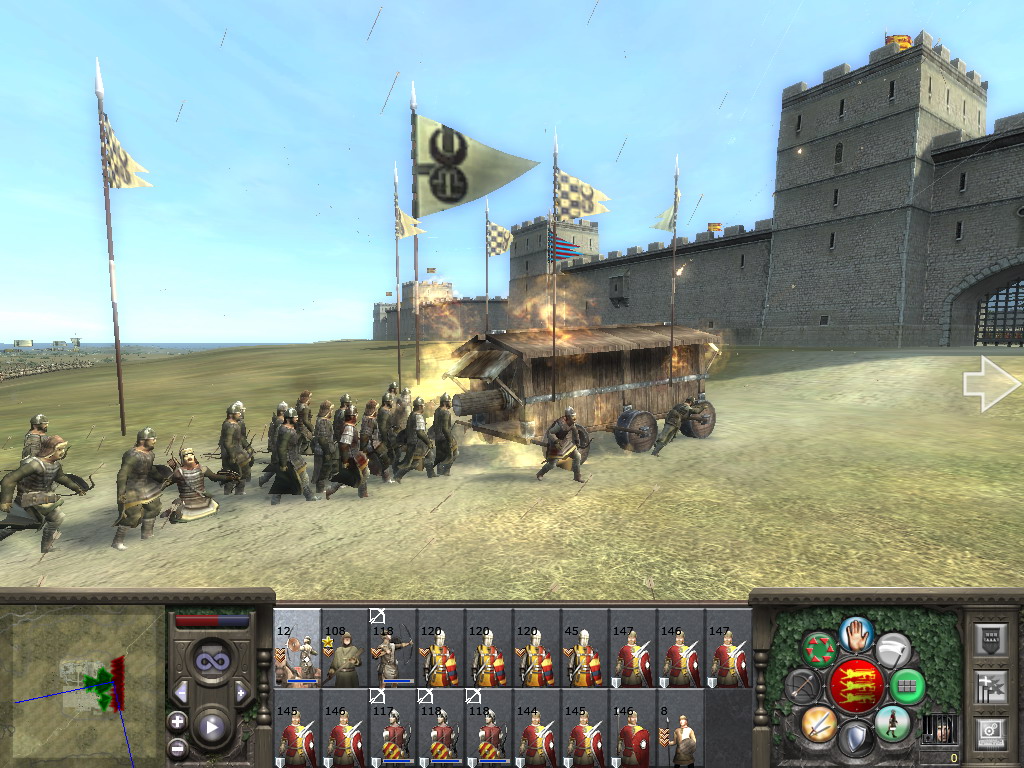The image size is (1024, 768).
Task: Decrease battle speed with left arrow
Action: click(181, 692)
